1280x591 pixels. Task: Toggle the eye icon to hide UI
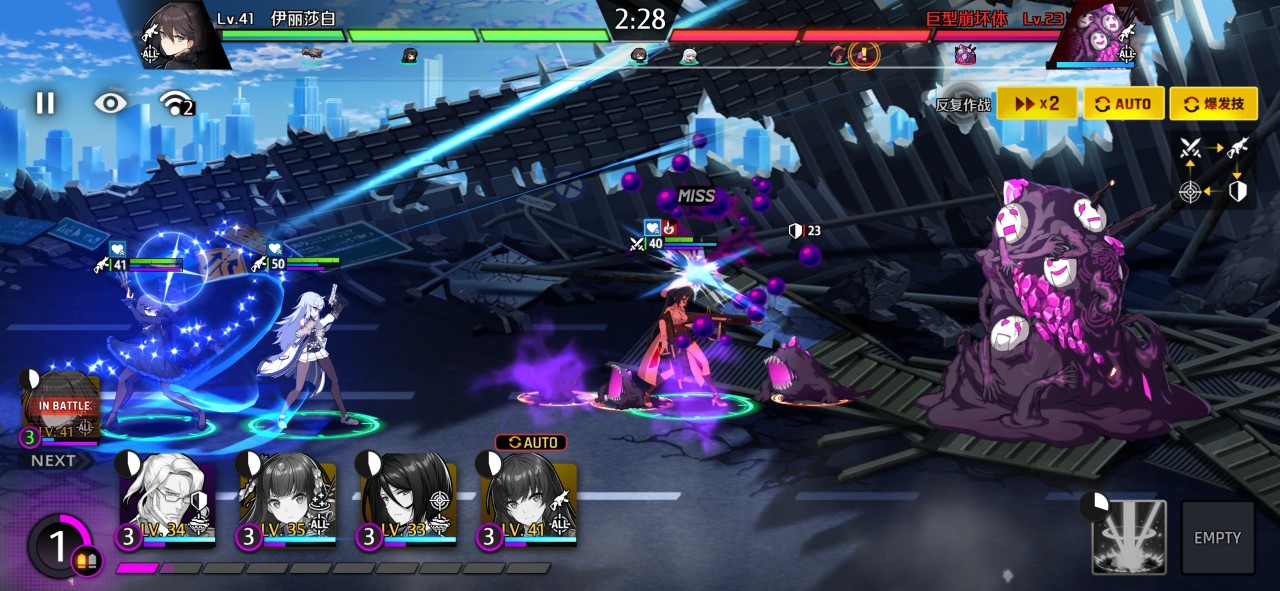pyautogui.click(x=110, y=103)
